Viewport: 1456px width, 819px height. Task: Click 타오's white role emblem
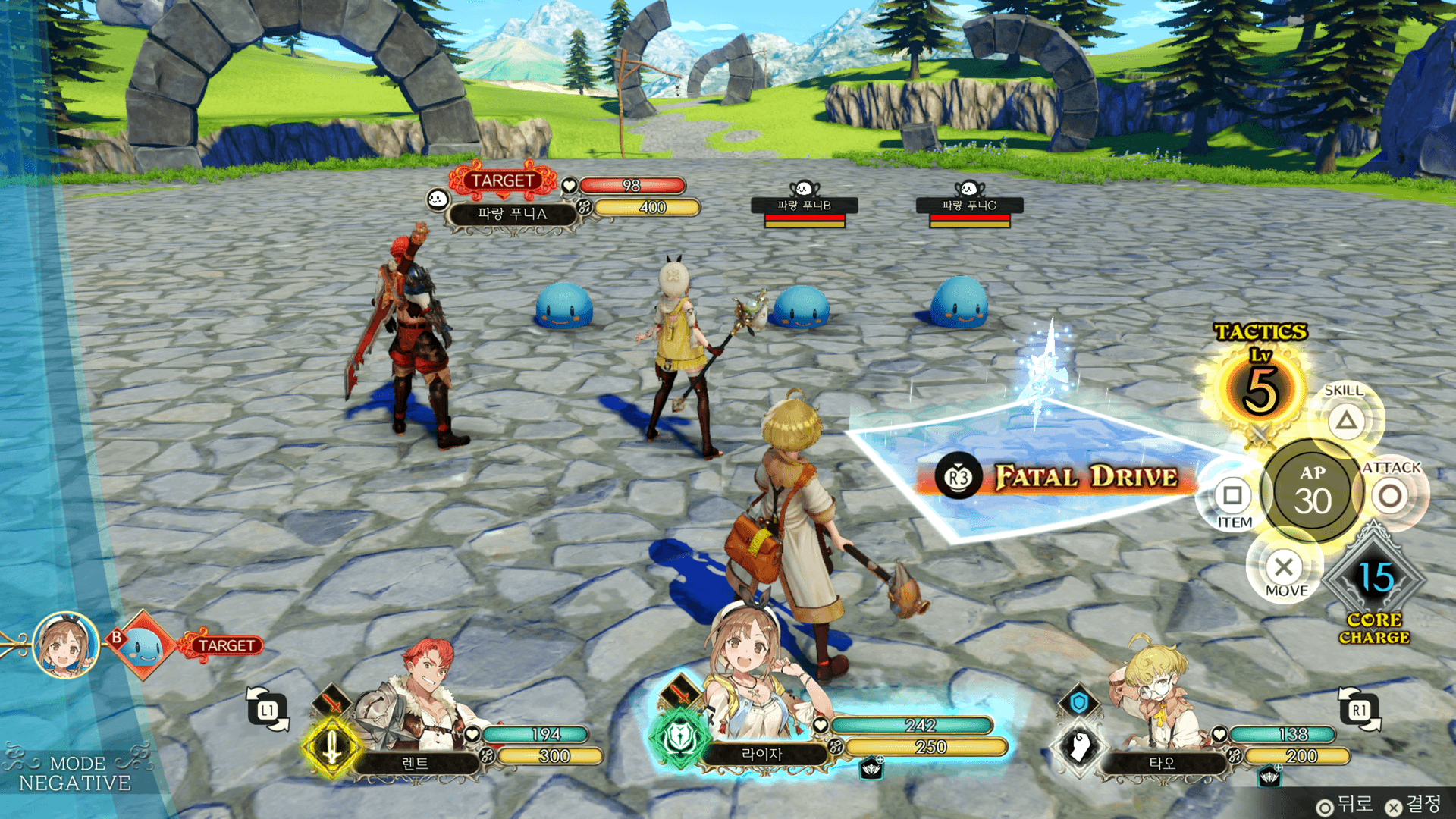click(1079, 745)
